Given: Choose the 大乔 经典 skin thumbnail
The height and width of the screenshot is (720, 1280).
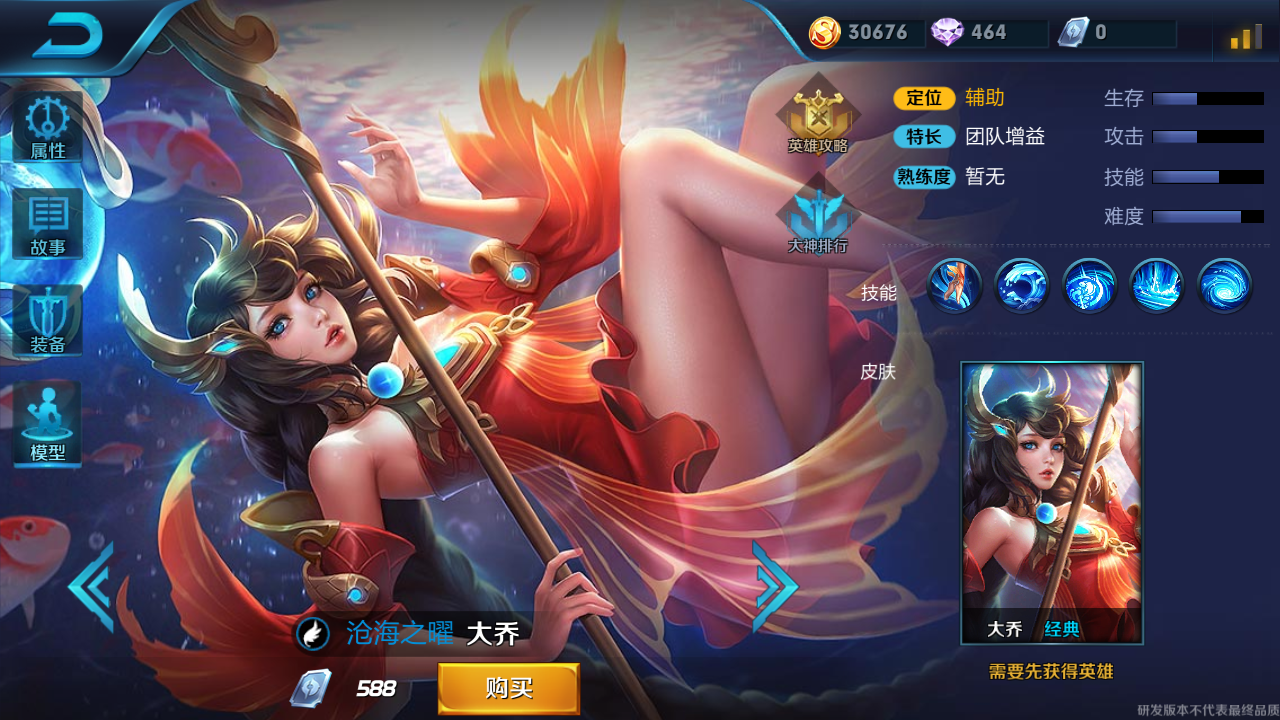Looking at the screenshot, I should 1051,502.
